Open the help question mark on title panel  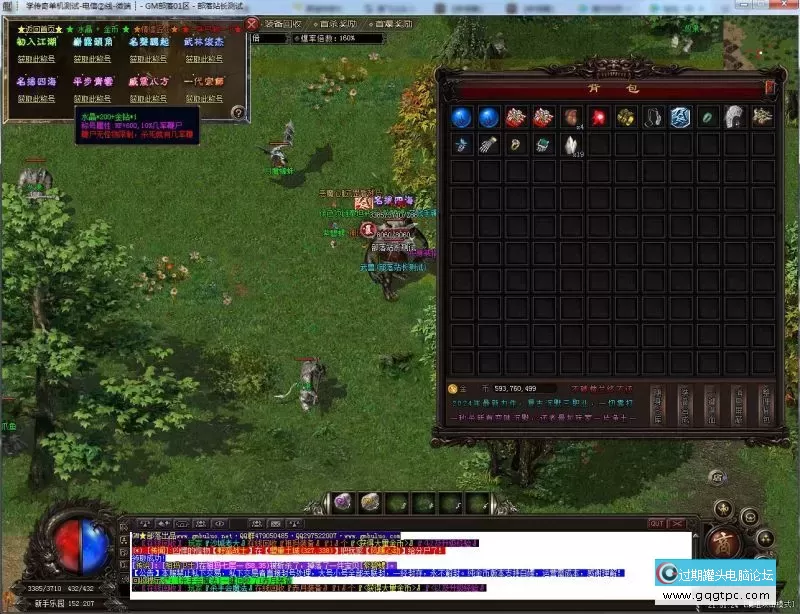tap(238, 110)
